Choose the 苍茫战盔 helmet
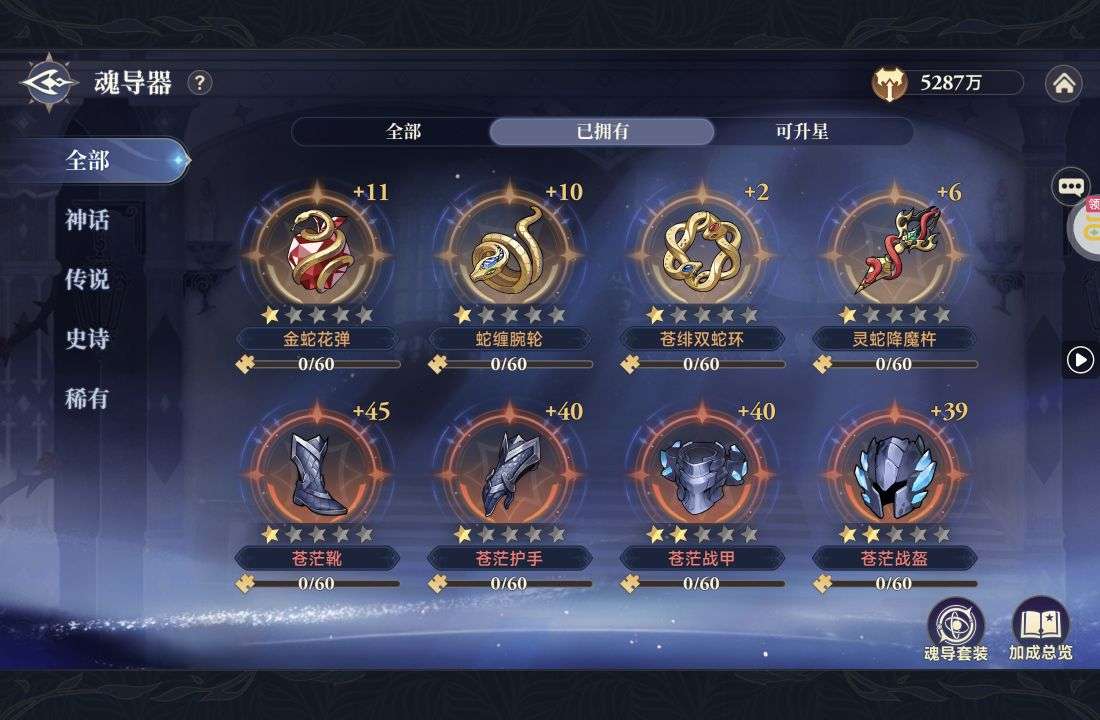 point(894,470)
